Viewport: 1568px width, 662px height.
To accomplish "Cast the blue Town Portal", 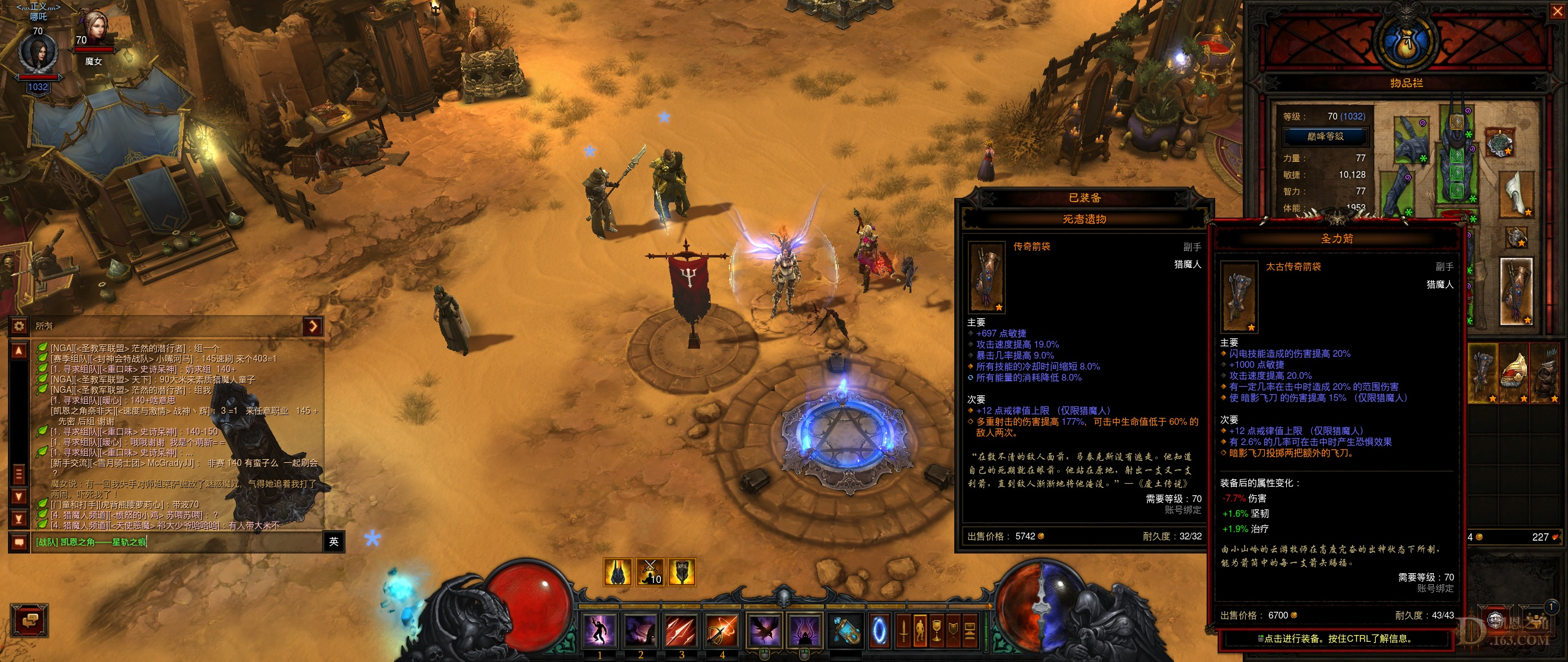I will coord(879,631).
